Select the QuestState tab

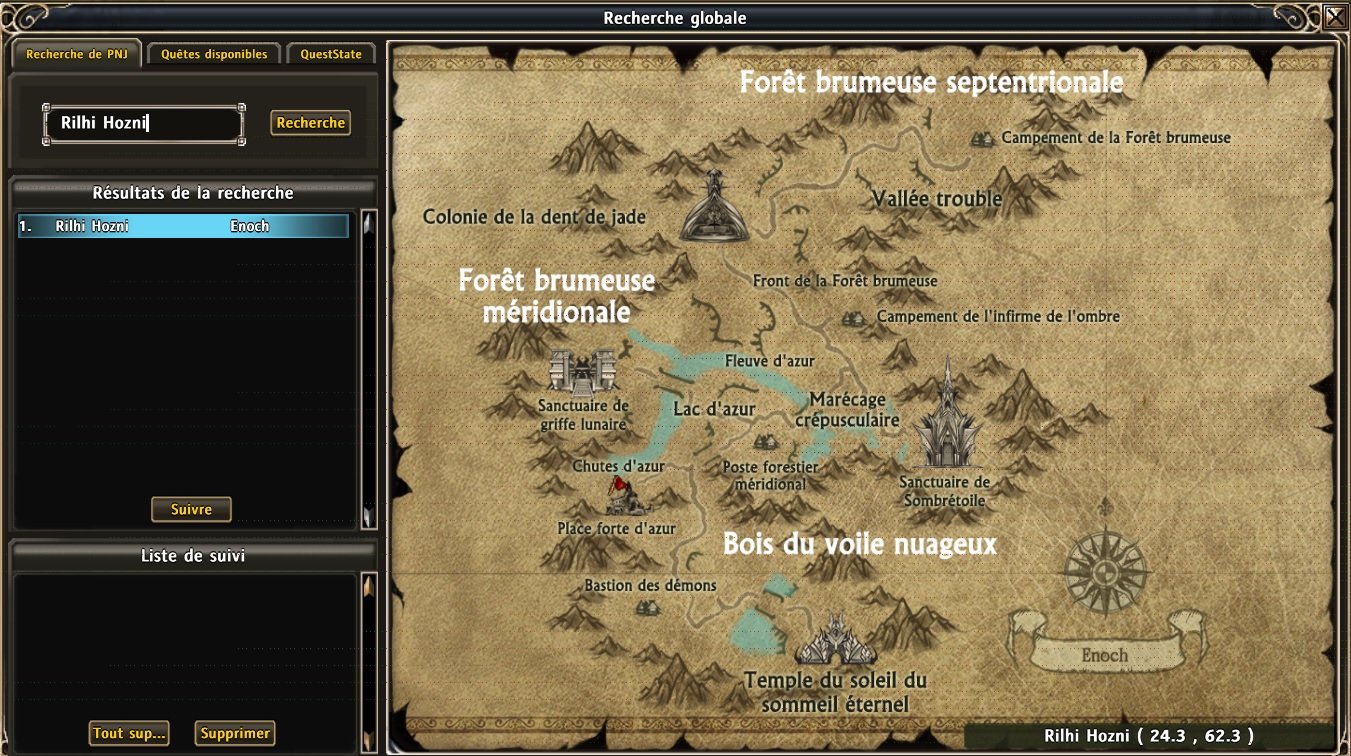331,54
